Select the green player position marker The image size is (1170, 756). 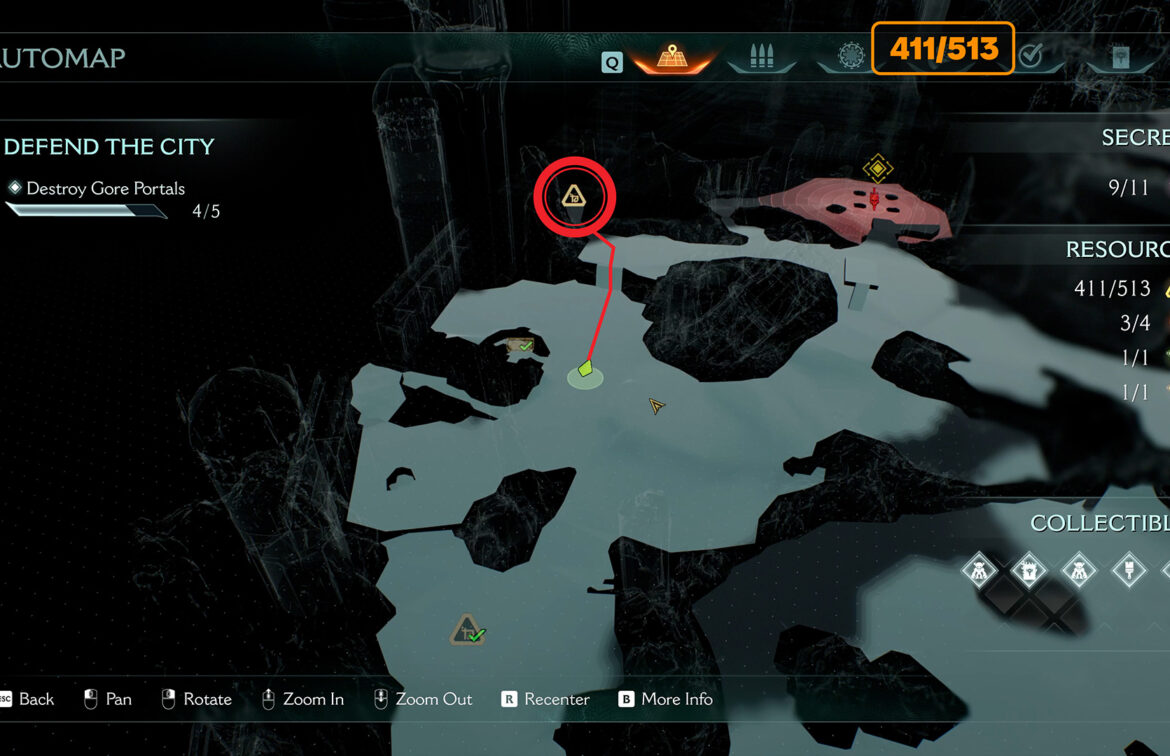pos(586,370)
